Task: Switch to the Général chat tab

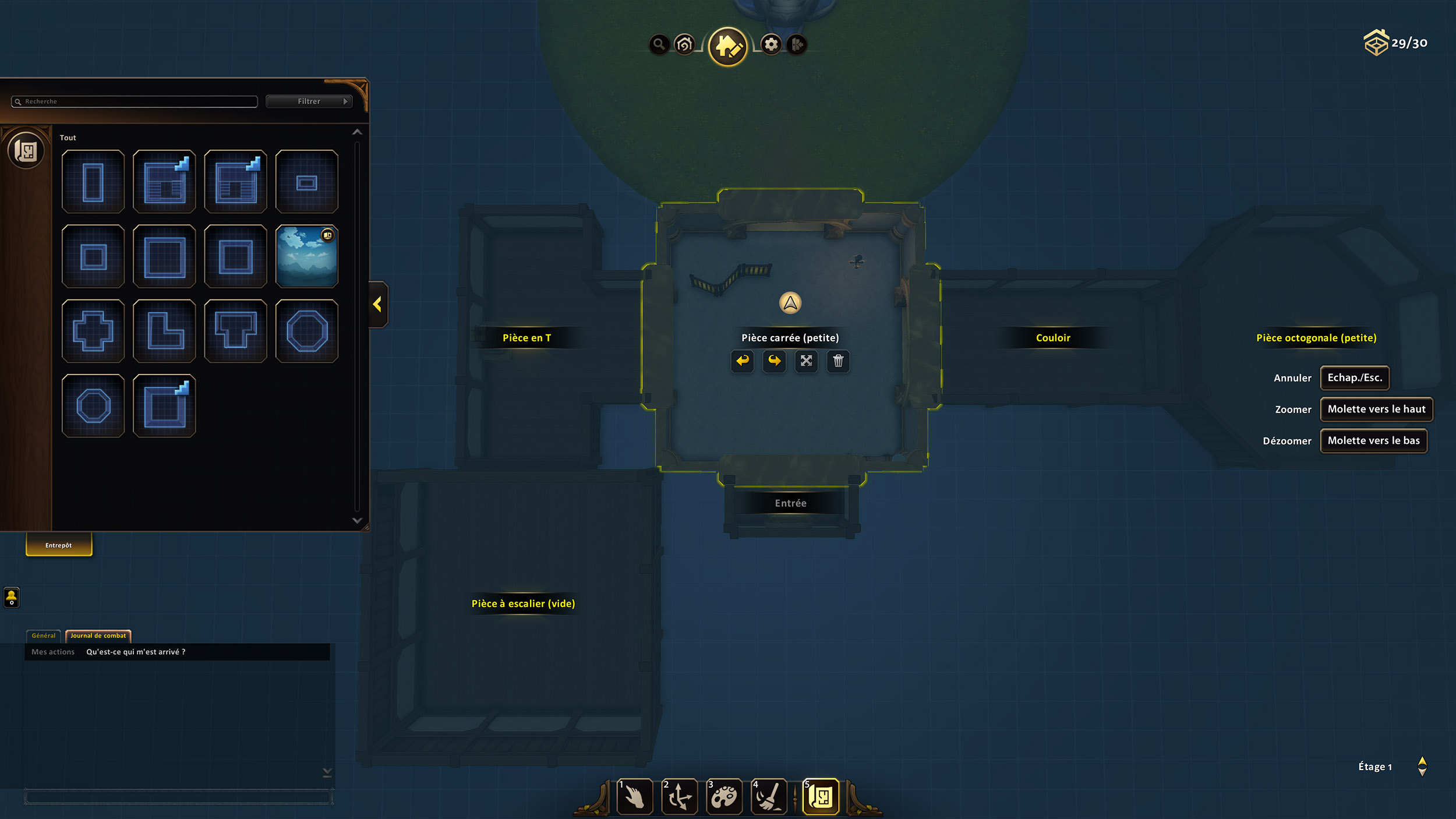Action: point(44,636)
